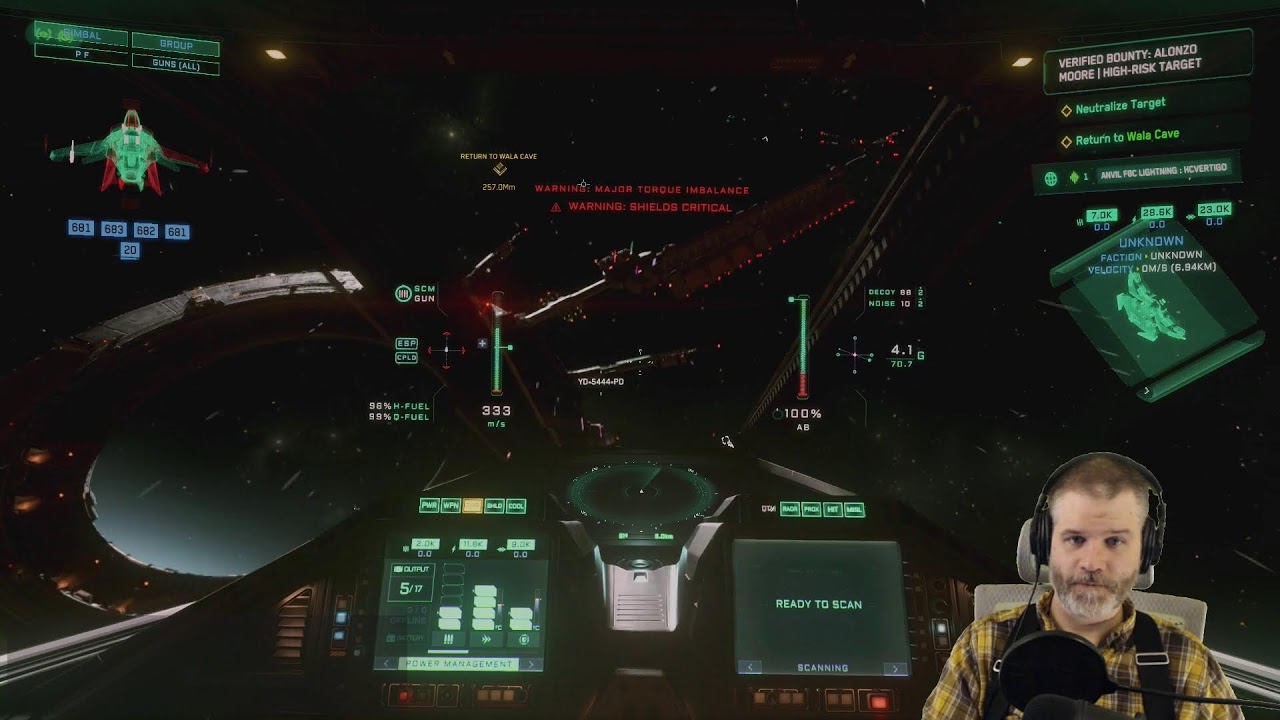Select the Neutralize Target objective
This screenshot has height=720, width=1280.
1120,105
